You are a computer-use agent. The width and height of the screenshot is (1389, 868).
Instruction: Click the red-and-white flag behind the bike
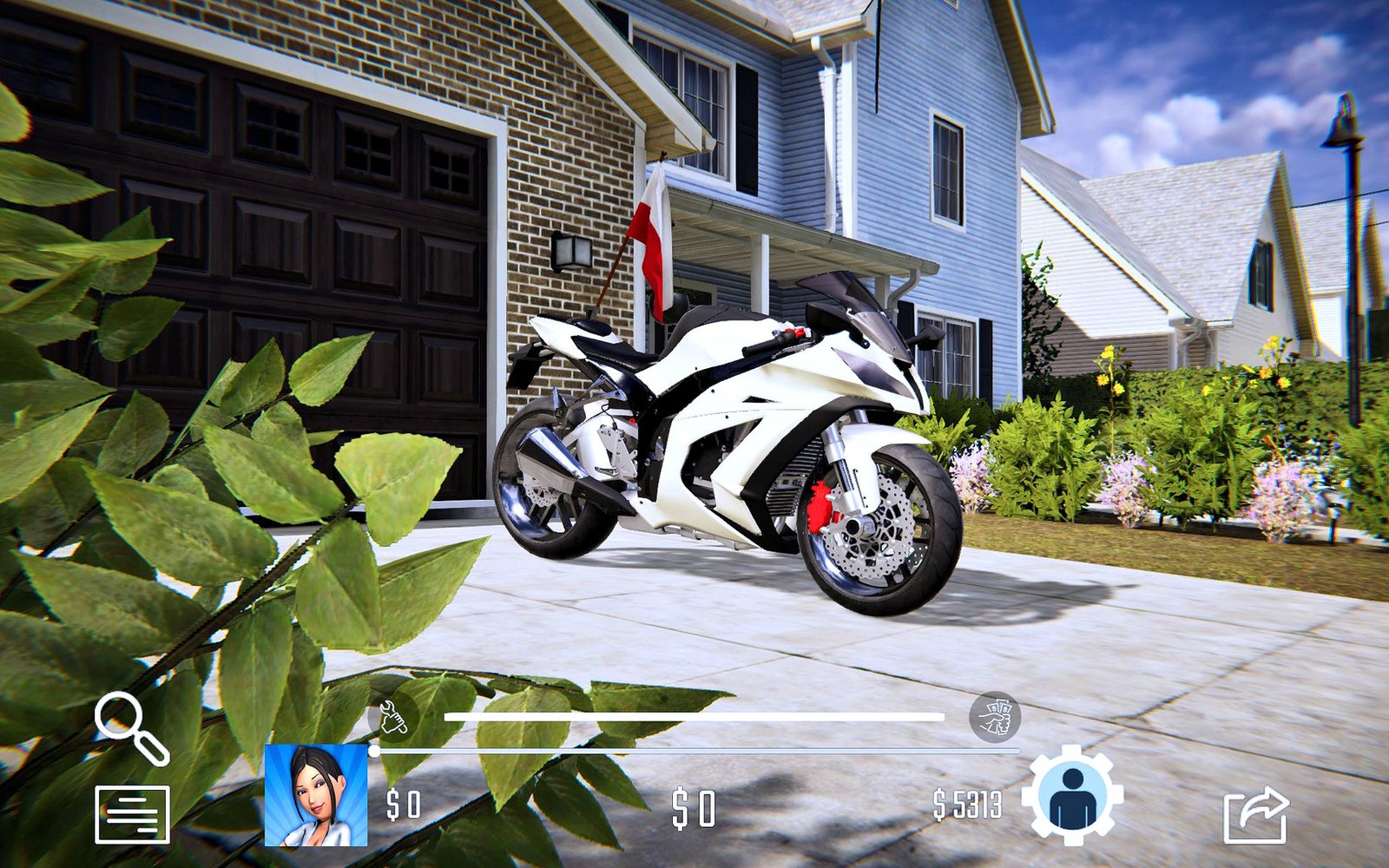coord(653,234)
